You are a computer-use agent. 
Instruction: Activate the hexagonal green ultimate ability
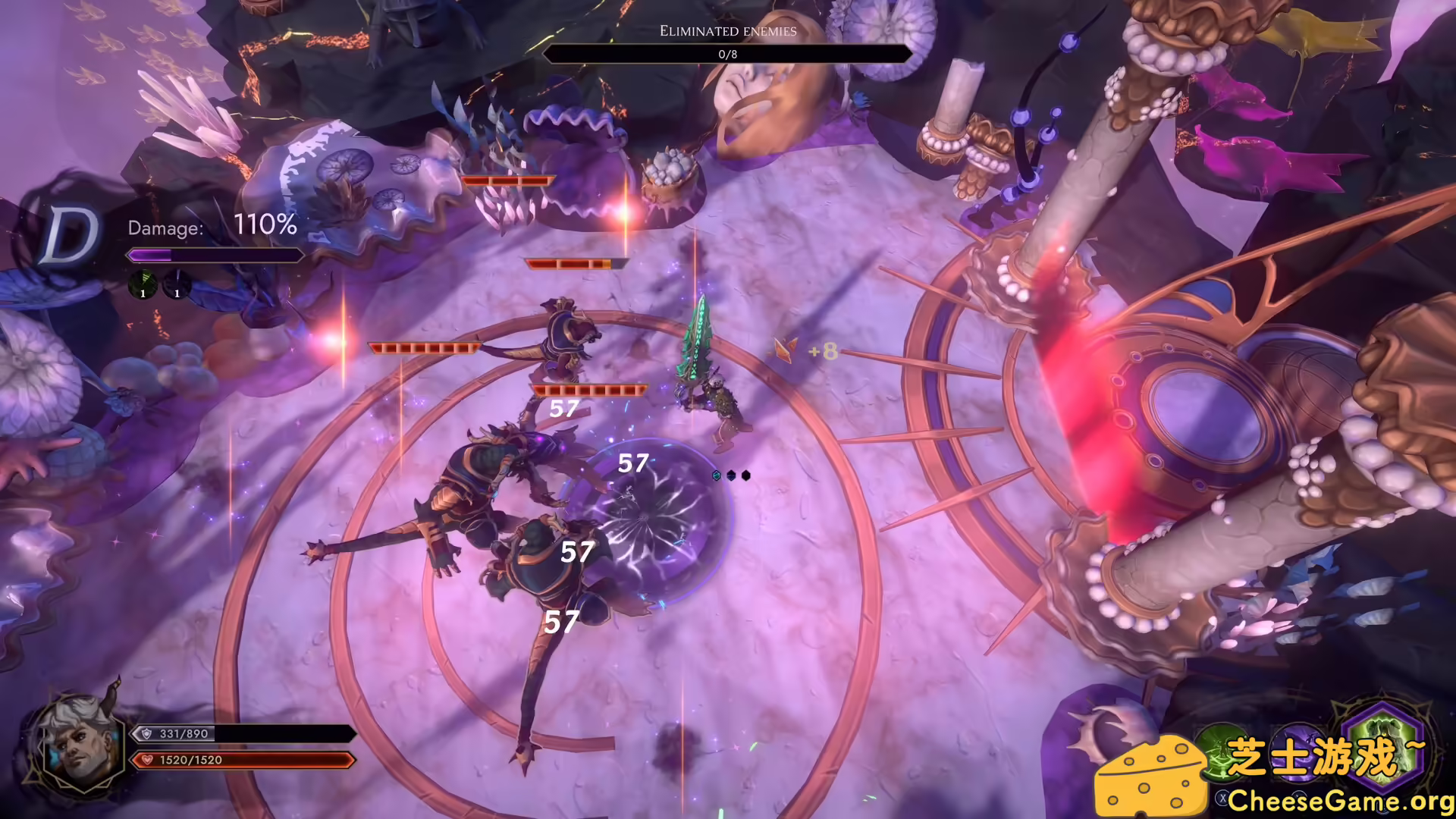coord(1382,749)
